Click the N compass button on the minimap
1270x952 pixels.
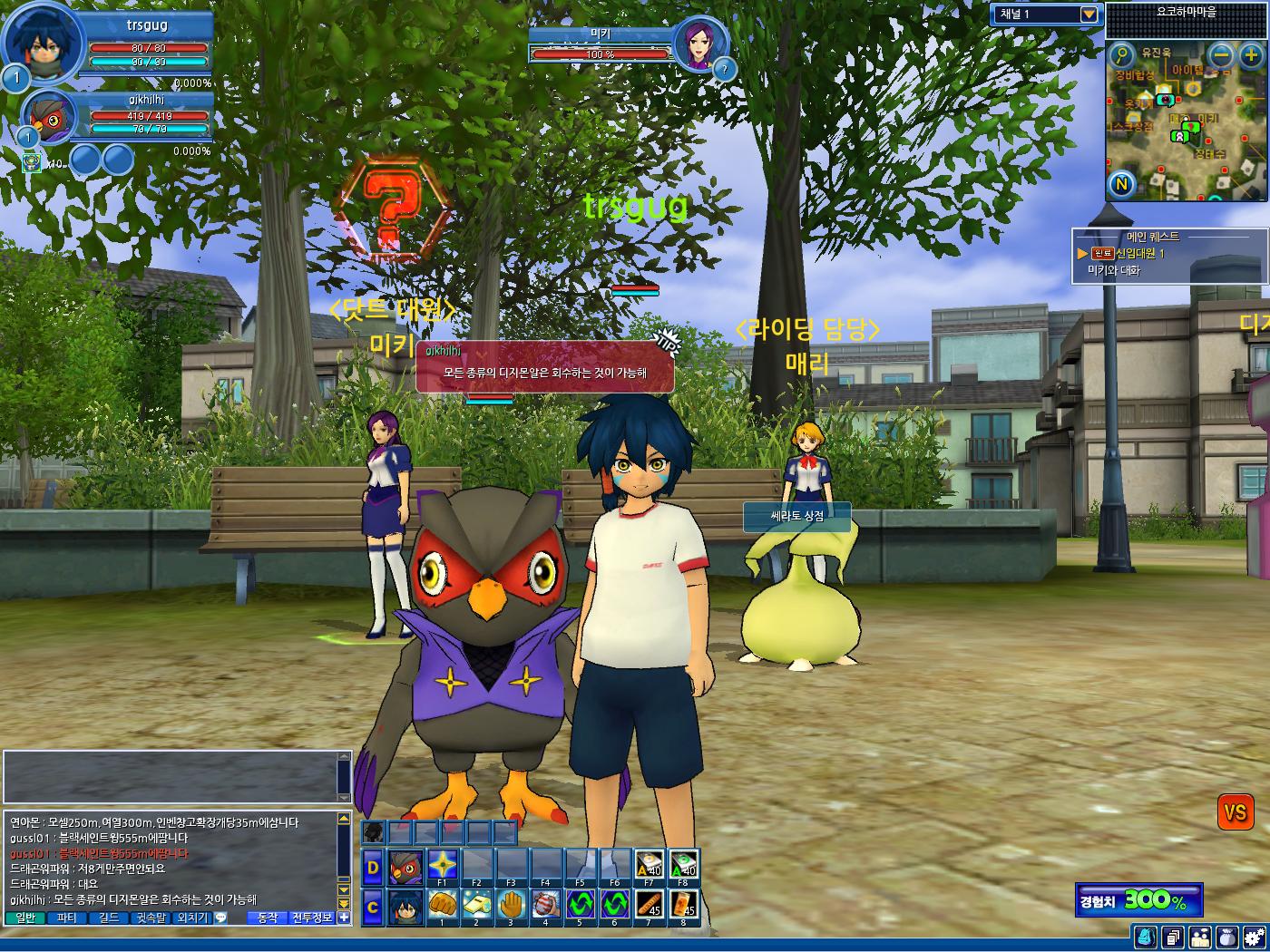pos(1121,185)
